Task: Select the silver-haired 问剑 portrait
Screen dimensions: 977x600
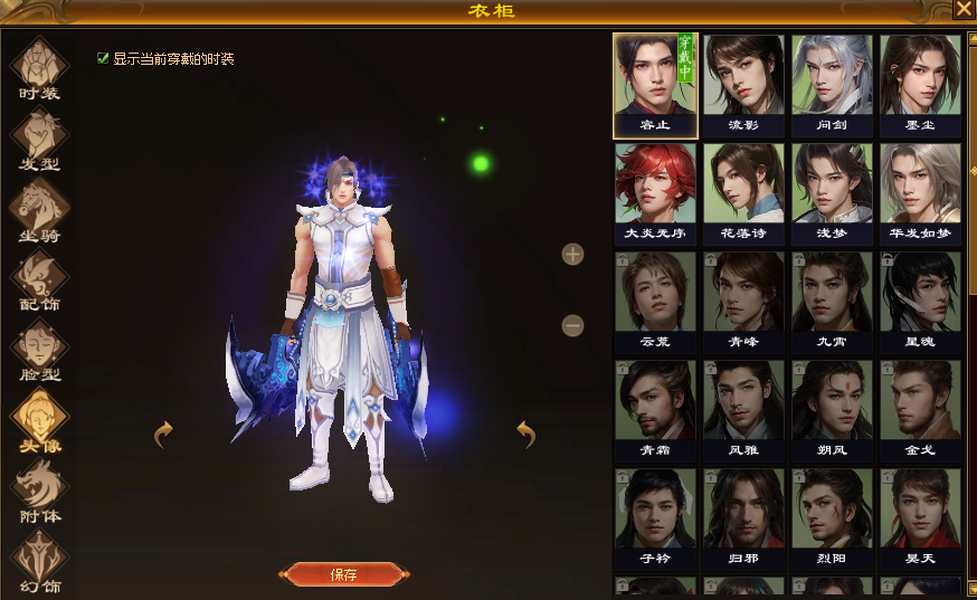Action: click(x=831, y=84)
